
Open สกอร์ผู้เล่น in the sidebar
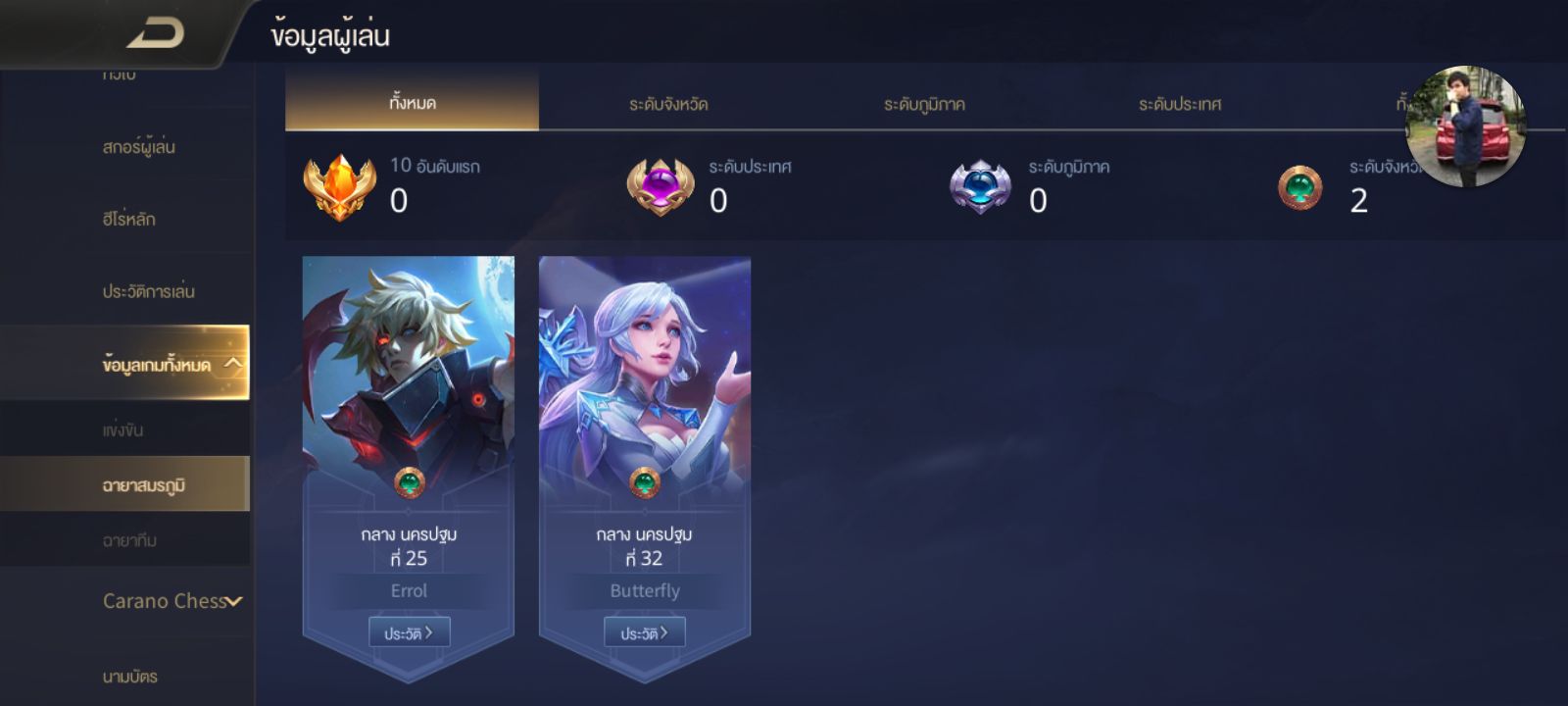point(138,147)
